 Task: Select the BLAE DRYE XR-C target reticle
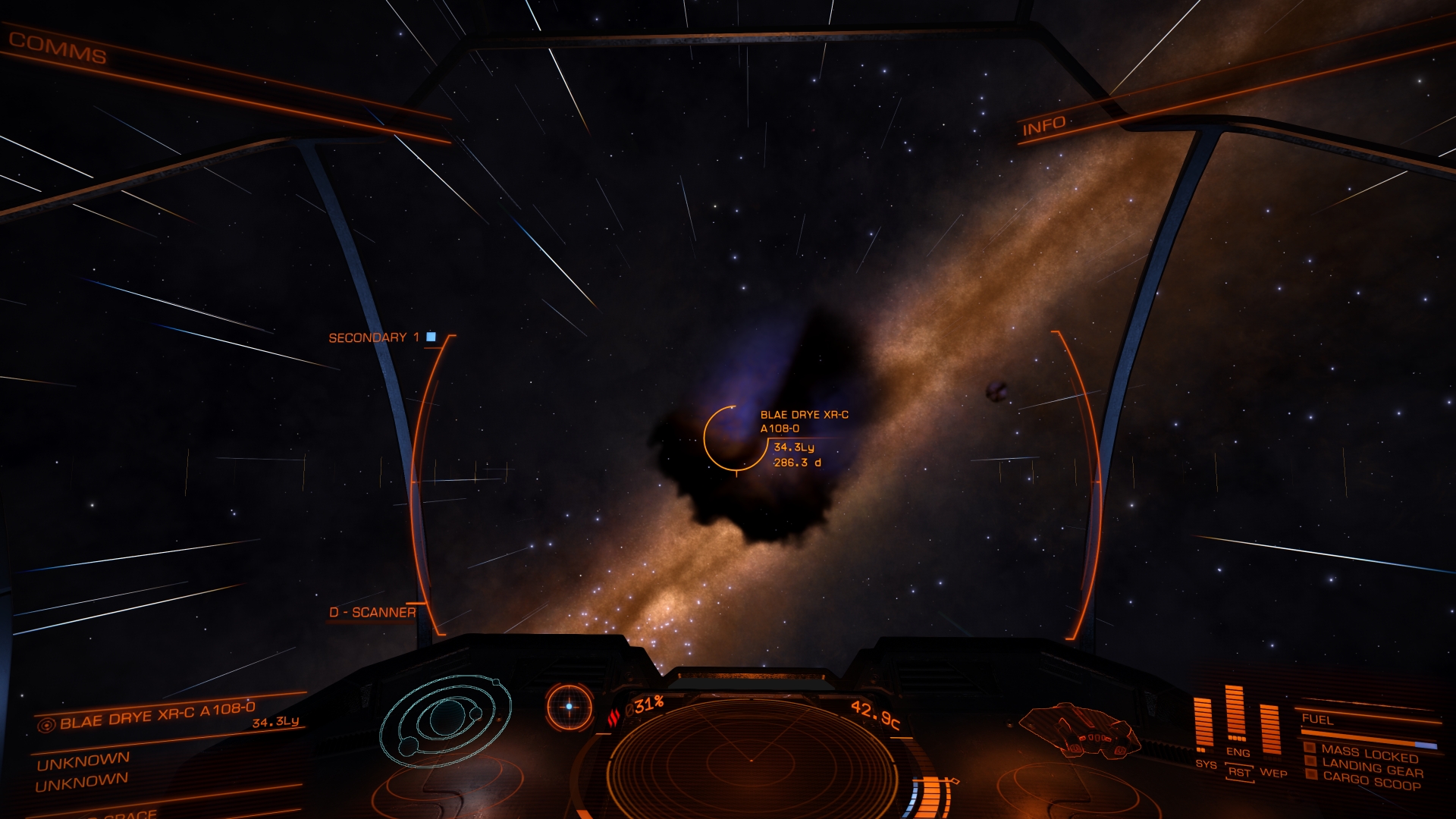point(734,438)
